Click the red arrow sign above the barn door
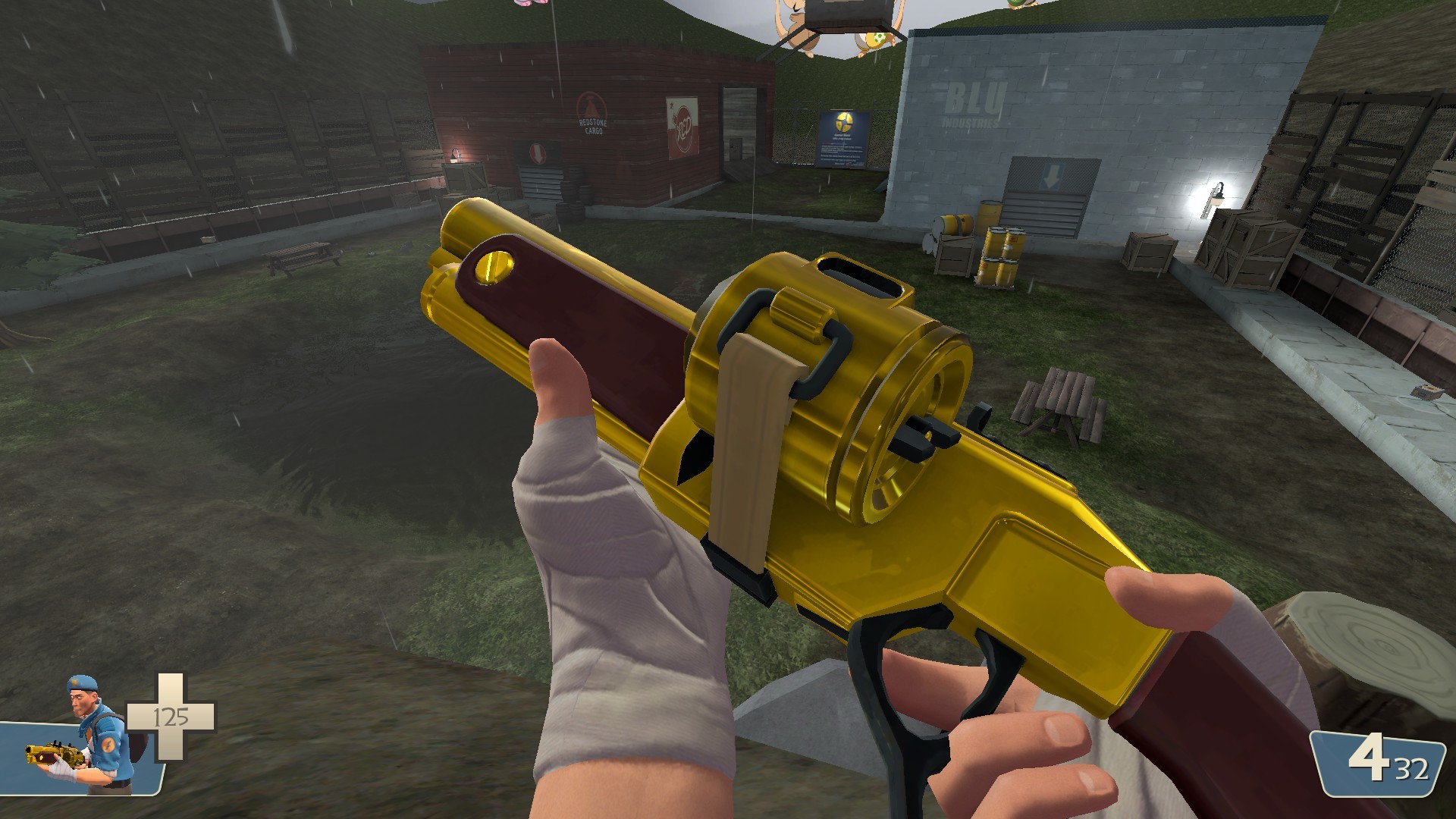This screenshot has height=819, width=1456. (x=538, y=153)
